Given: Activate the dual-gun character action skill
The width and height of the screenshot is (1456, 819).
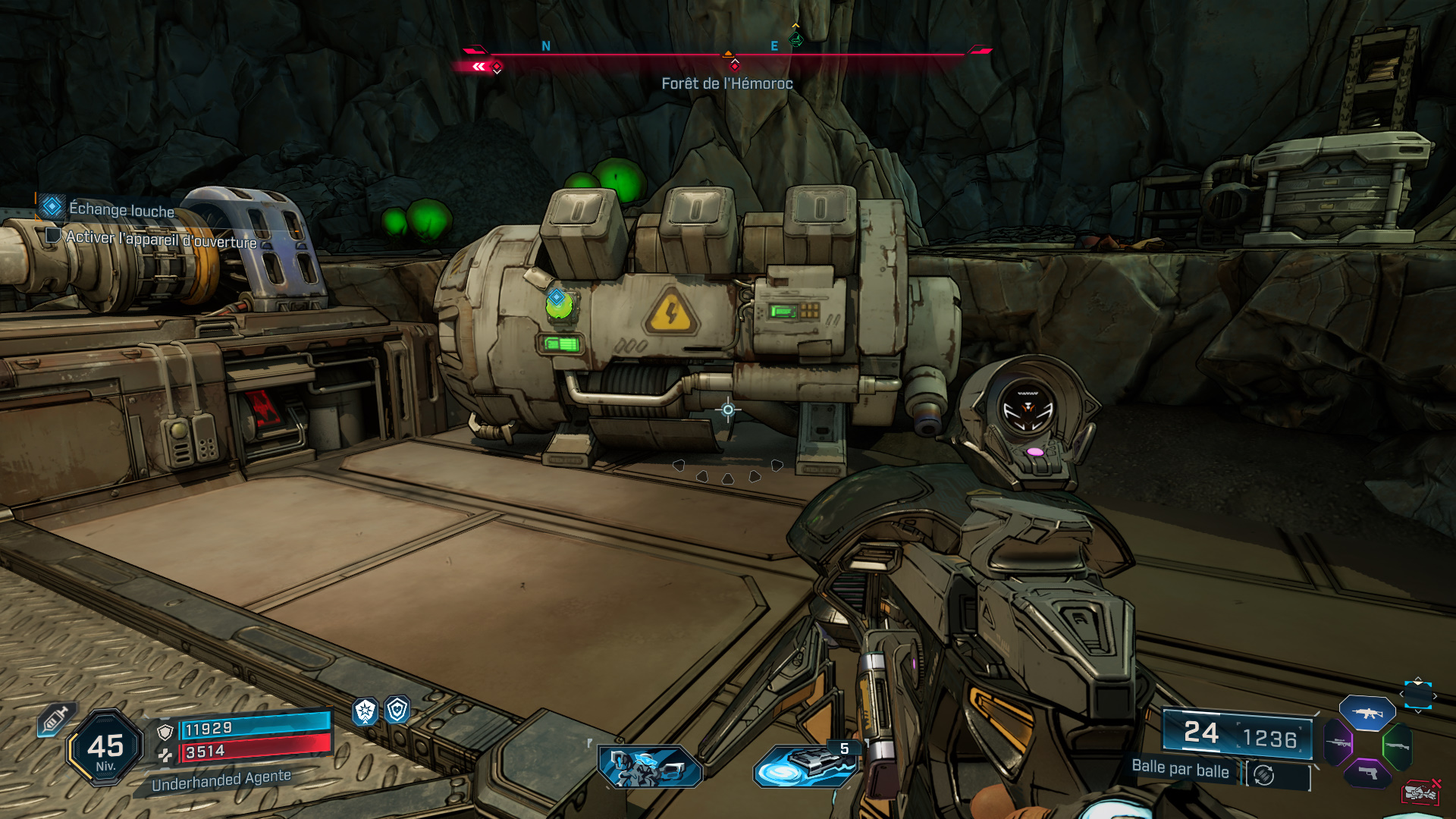Looking at the screenshot, I should (650, 766).
